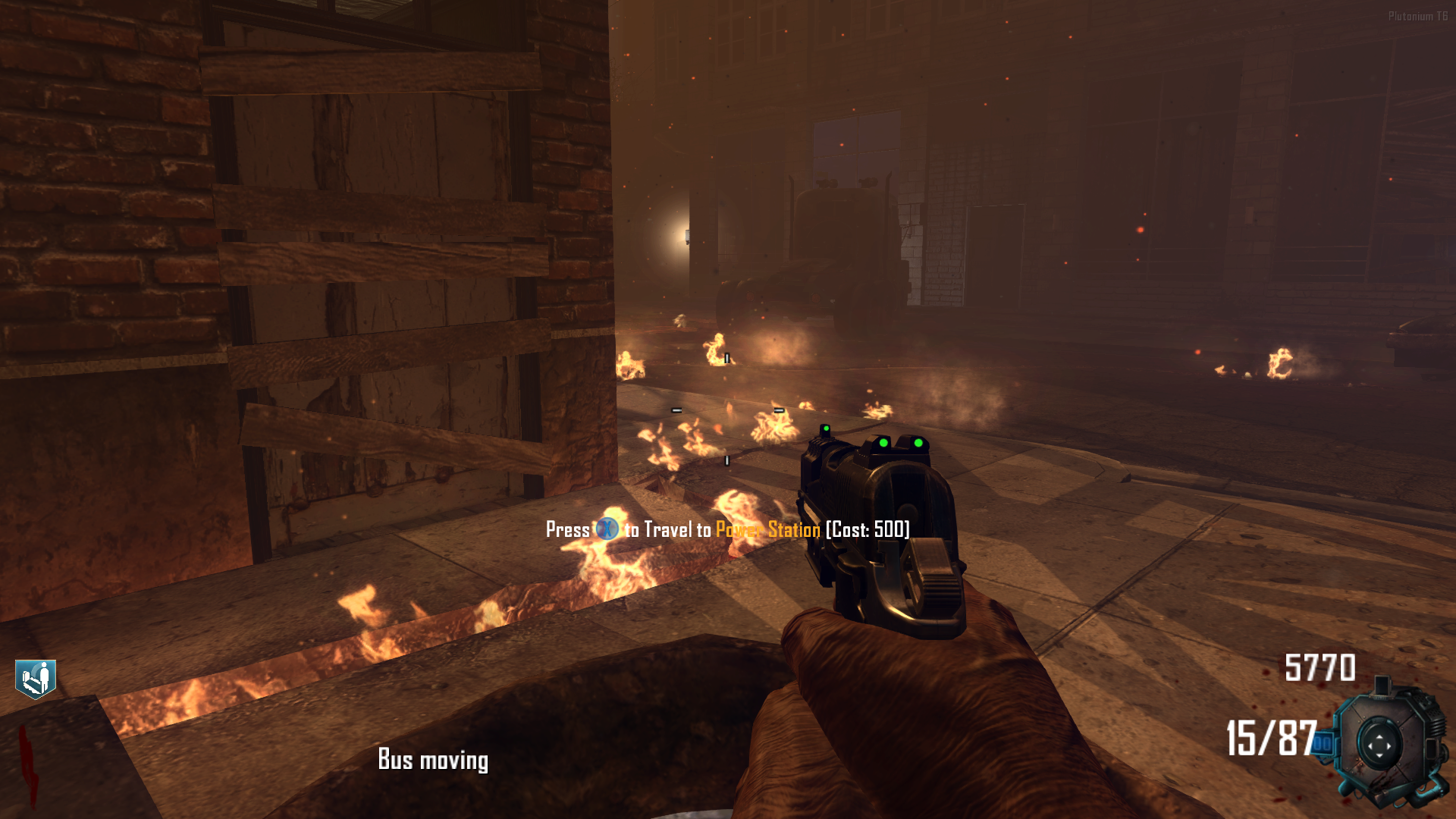Click the d-pad arrows on the equipment icon
The height and width of the screenshot is (819, 1456).
pyautogui.click(x=1379, y=745)
